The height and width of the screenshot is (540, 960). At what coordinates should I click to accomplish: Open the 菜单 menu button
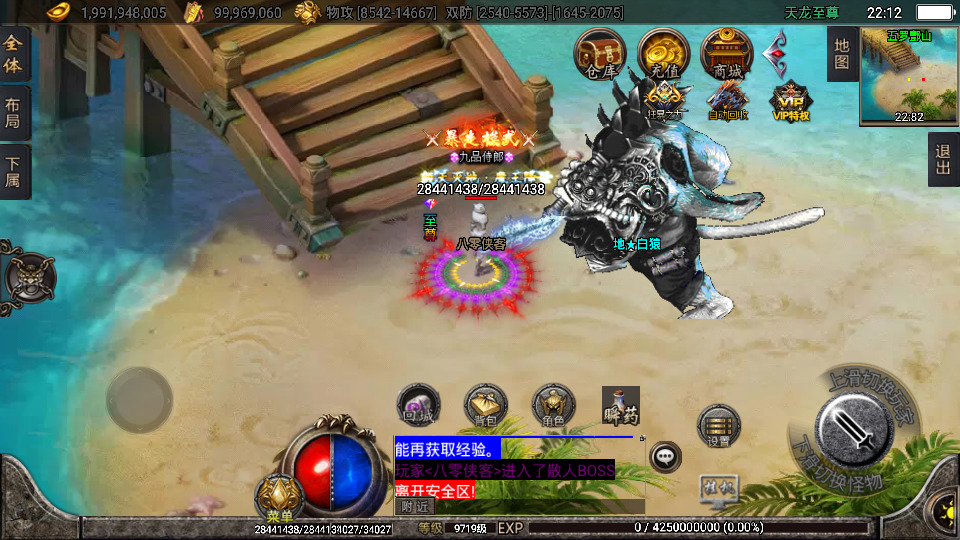[x=279, y=501]
